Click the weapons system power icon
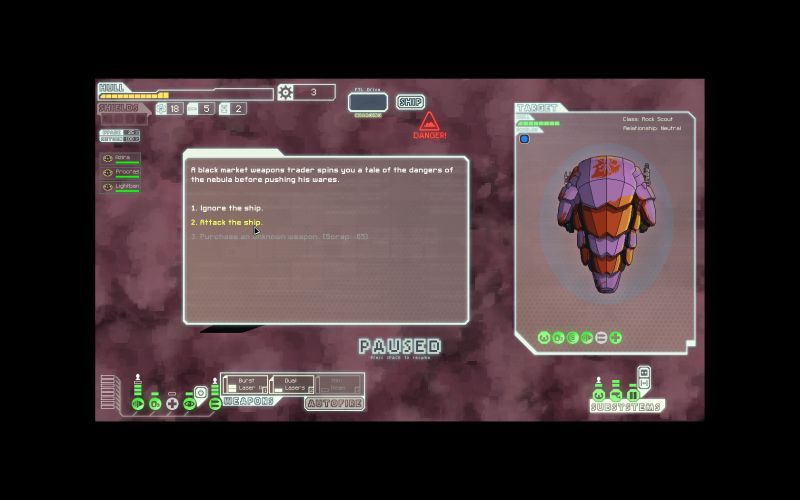Viewport: 800px width, 500px height. [214, 403]
